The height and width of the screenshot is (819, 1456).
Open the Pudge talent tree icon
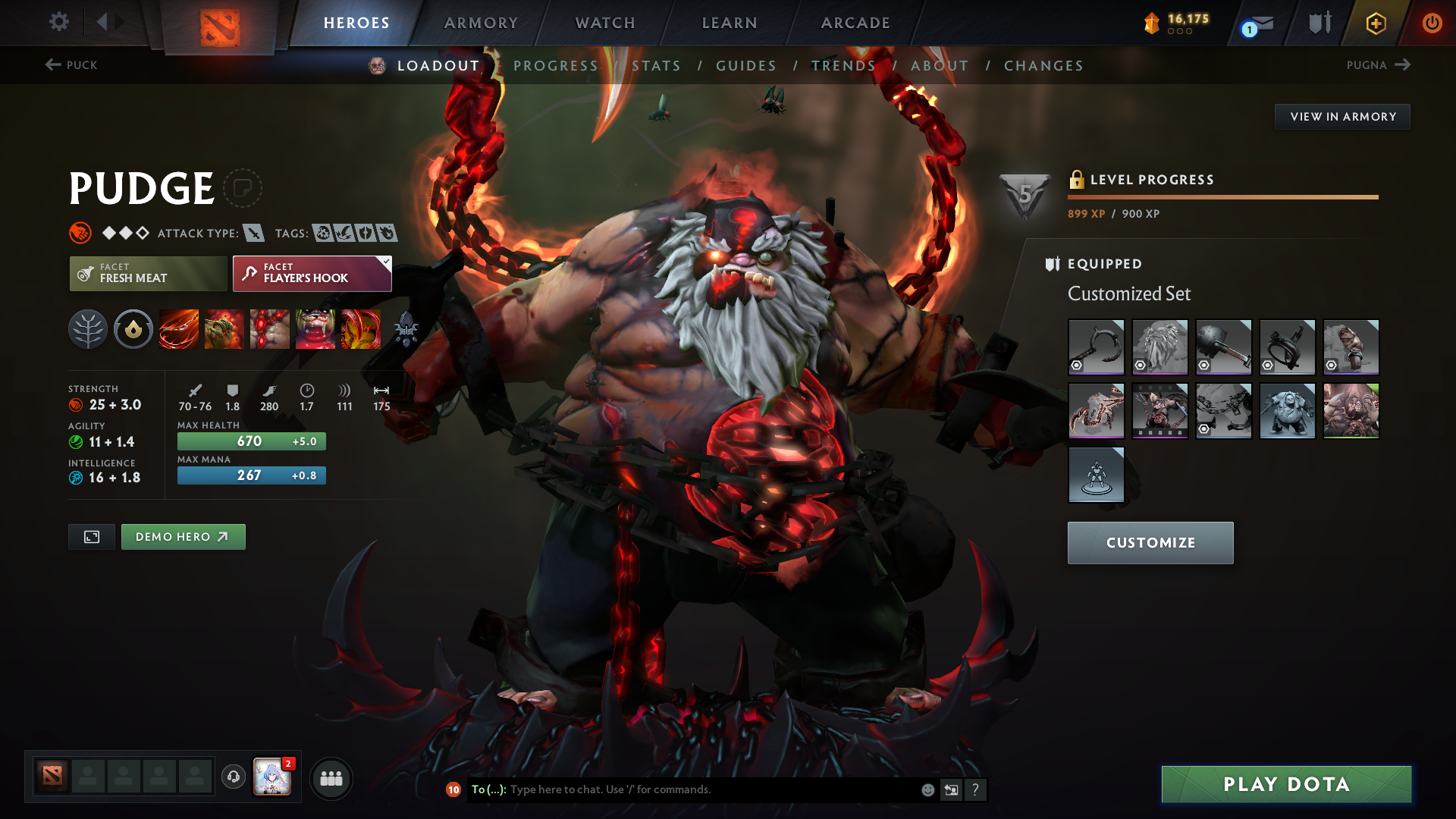(x=87, y=329)
